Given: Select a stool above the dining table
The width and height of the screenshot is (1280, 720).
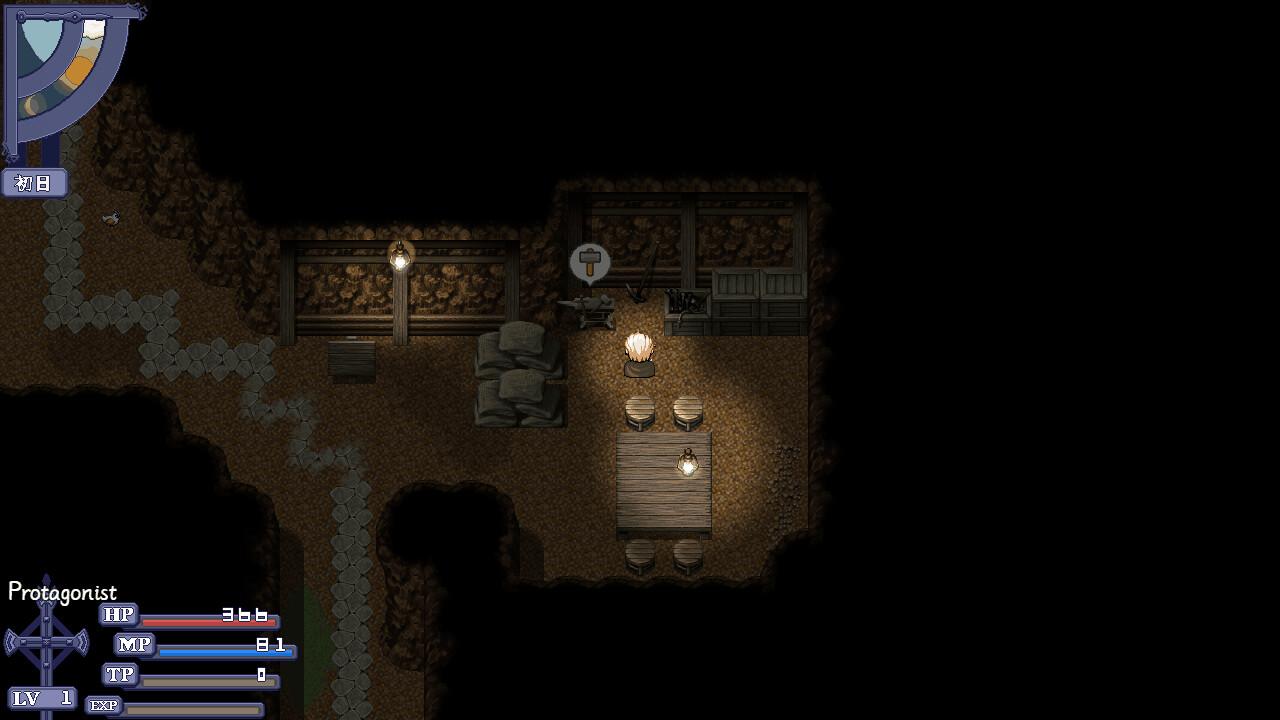Looking at the screenshot, I should pyautogui.click(x=640, y=410).
